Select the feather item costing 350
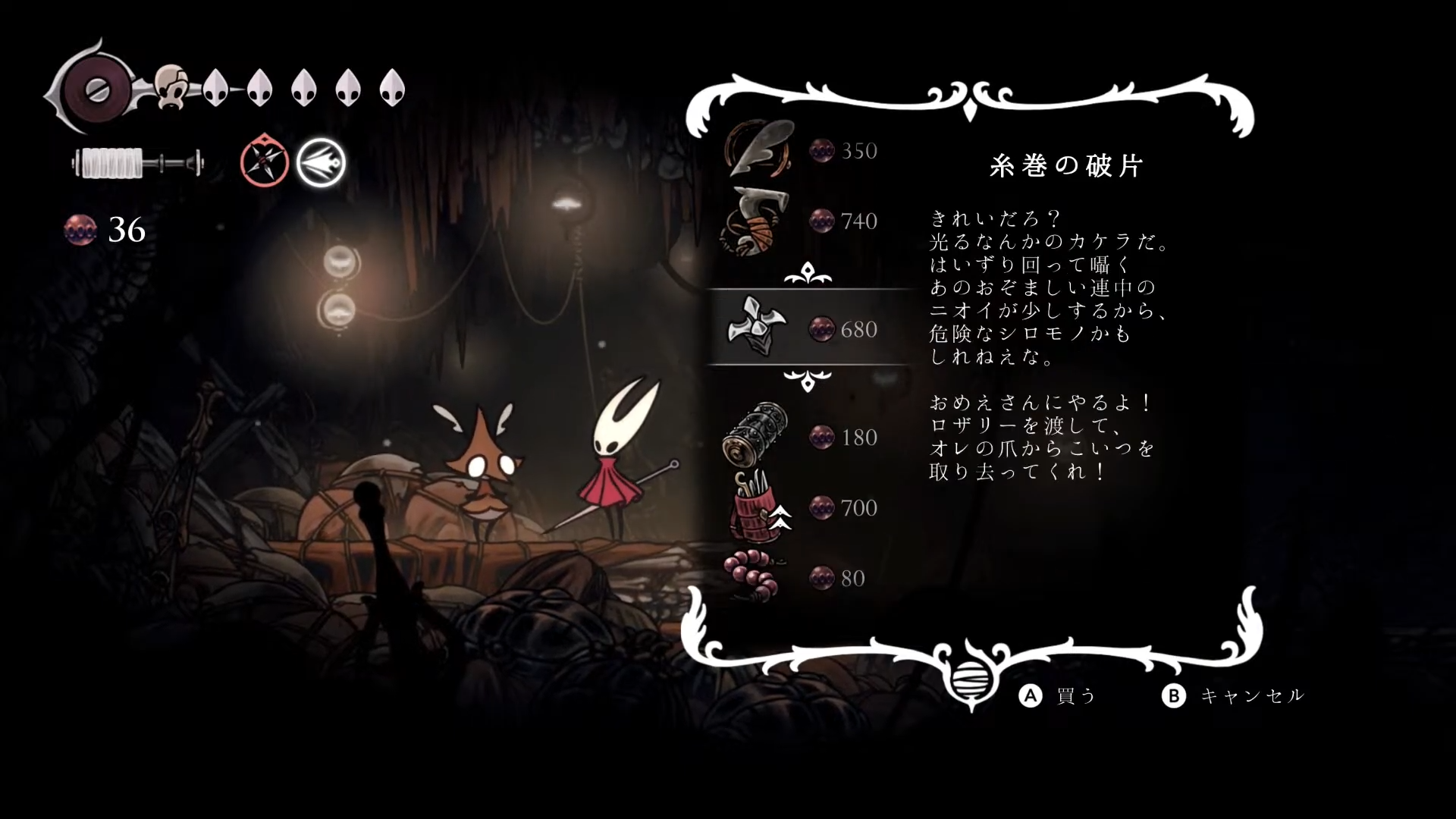 pyautogui.click(x=759, y=149)
